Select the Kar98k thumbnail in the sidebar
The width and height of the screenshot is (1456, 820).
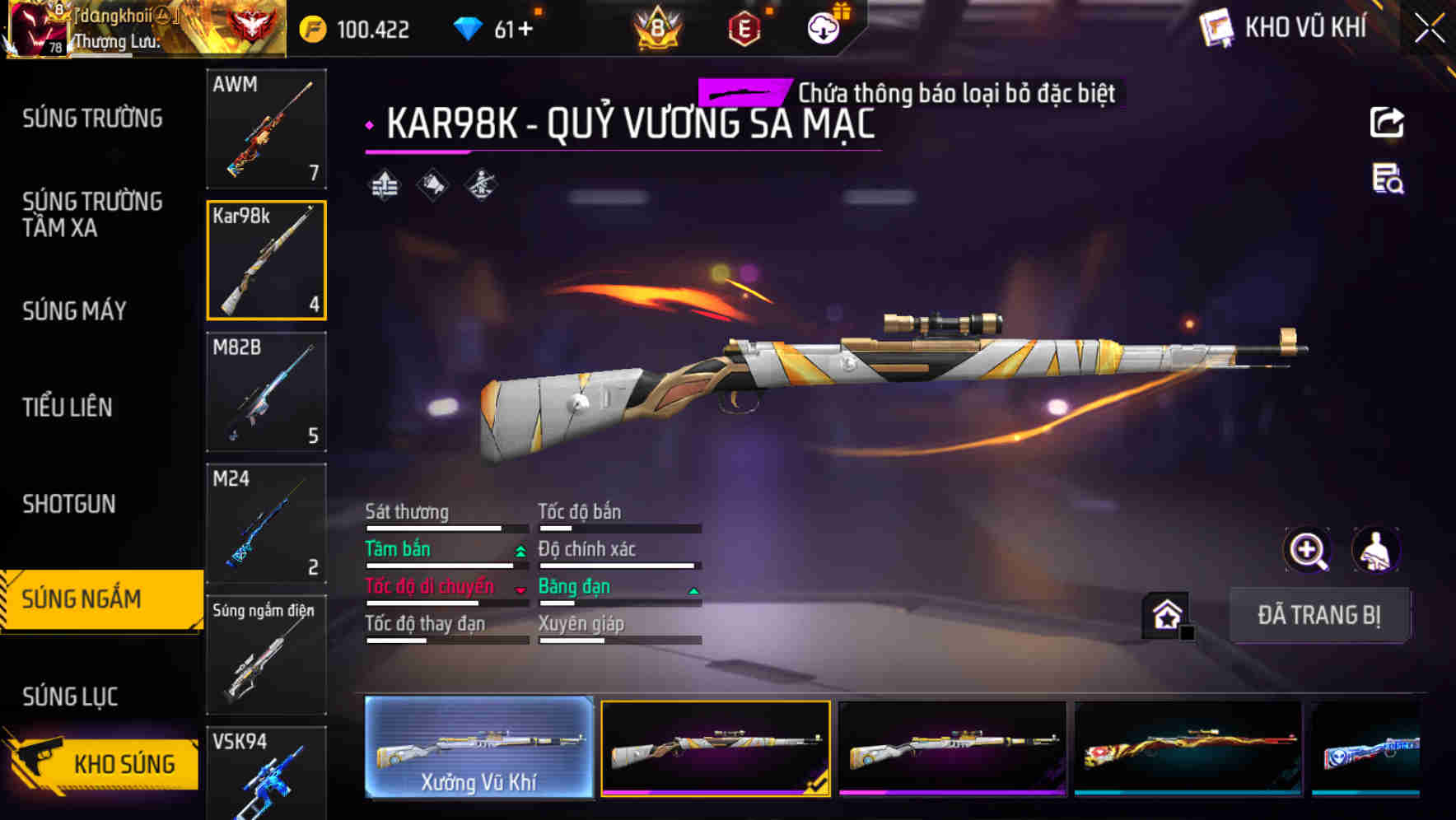[266, 259]
